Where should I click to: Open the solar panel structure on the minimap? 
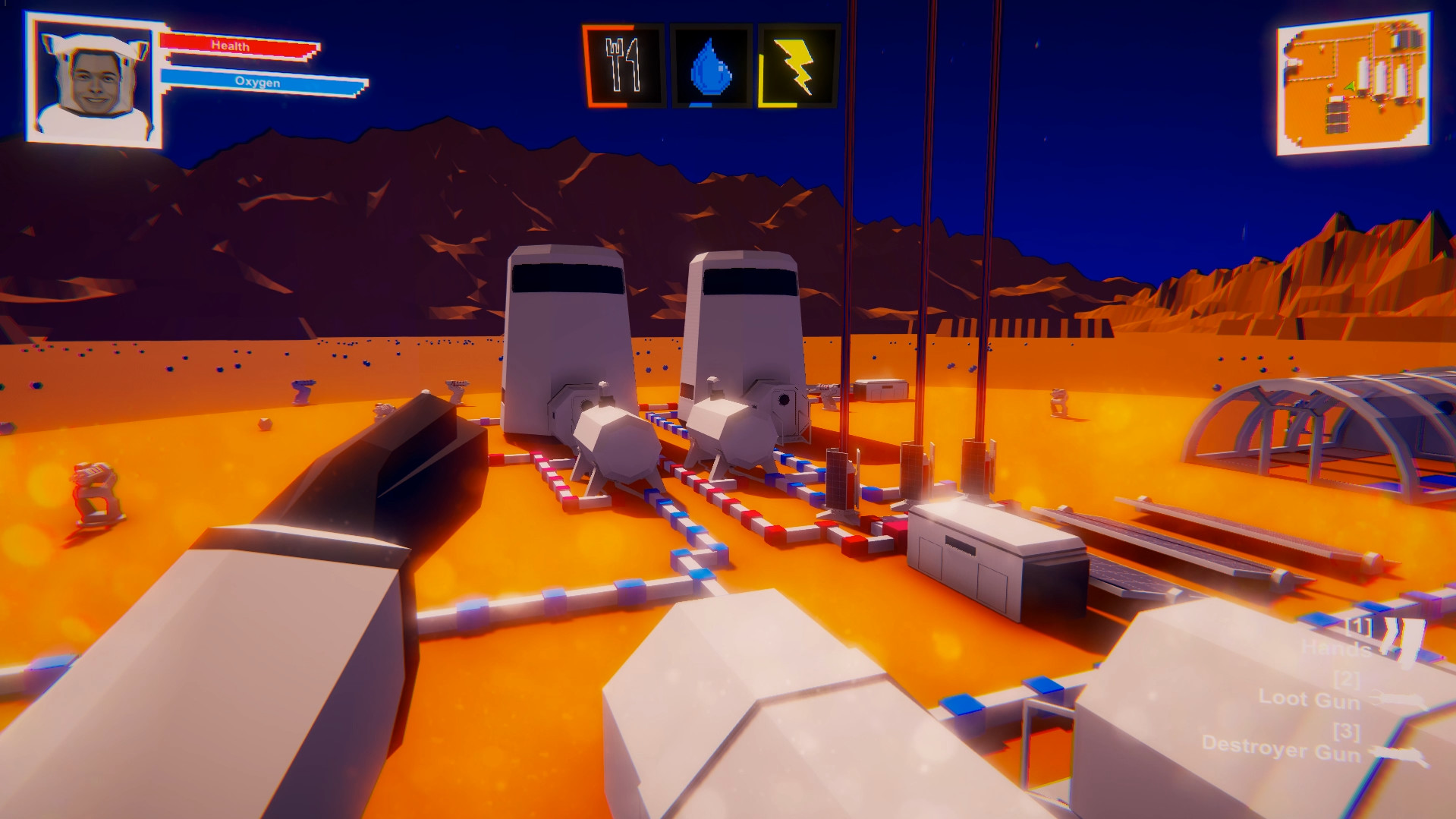1337,117
